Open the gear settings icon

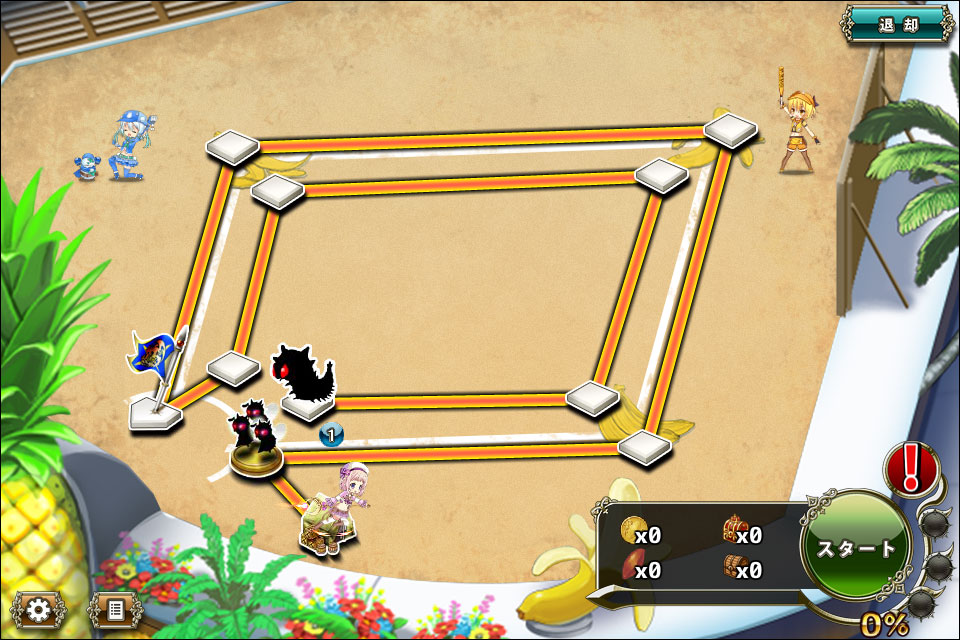[39, 608]
